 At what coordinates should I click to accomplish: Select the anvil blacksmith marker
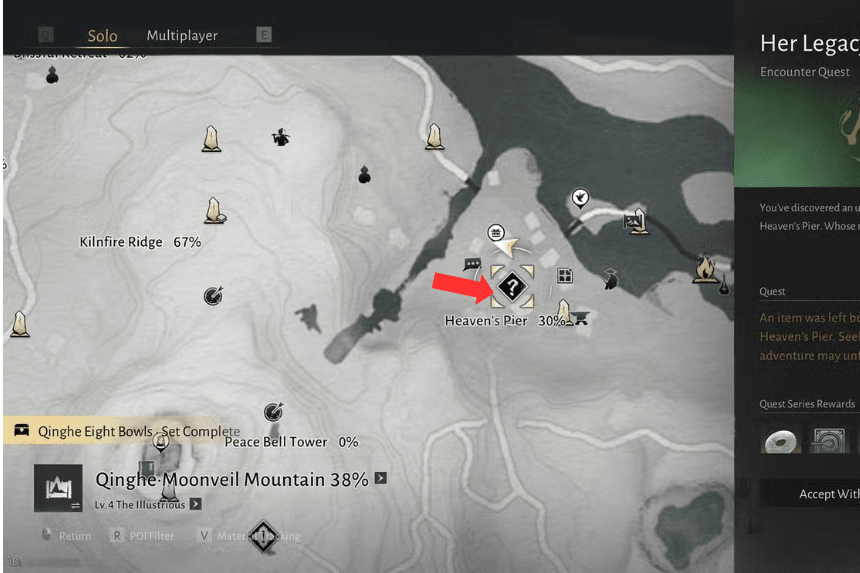(578, 318)
